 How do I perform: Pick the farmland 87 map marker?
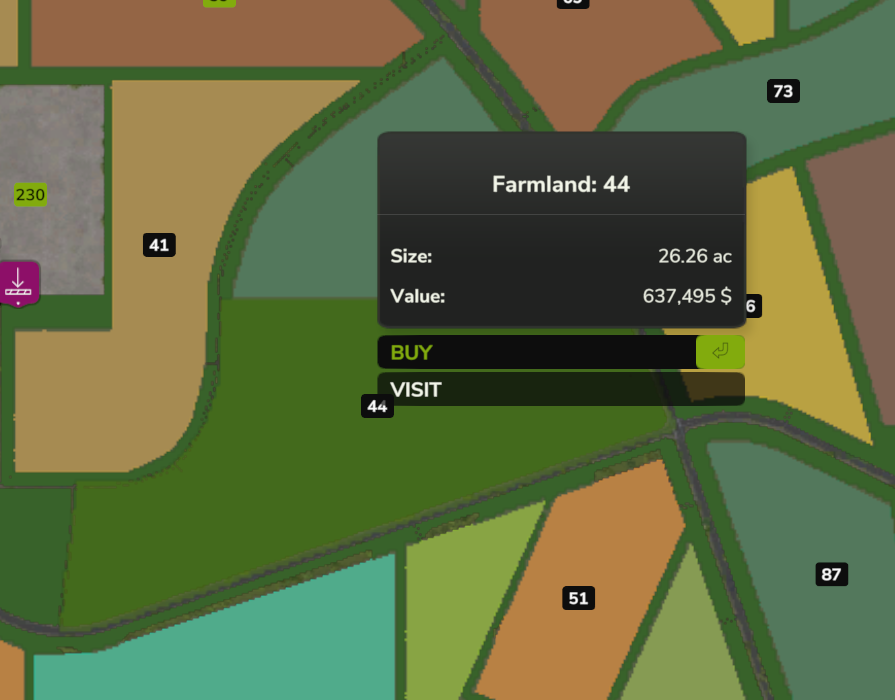click(x=831, y=574)
